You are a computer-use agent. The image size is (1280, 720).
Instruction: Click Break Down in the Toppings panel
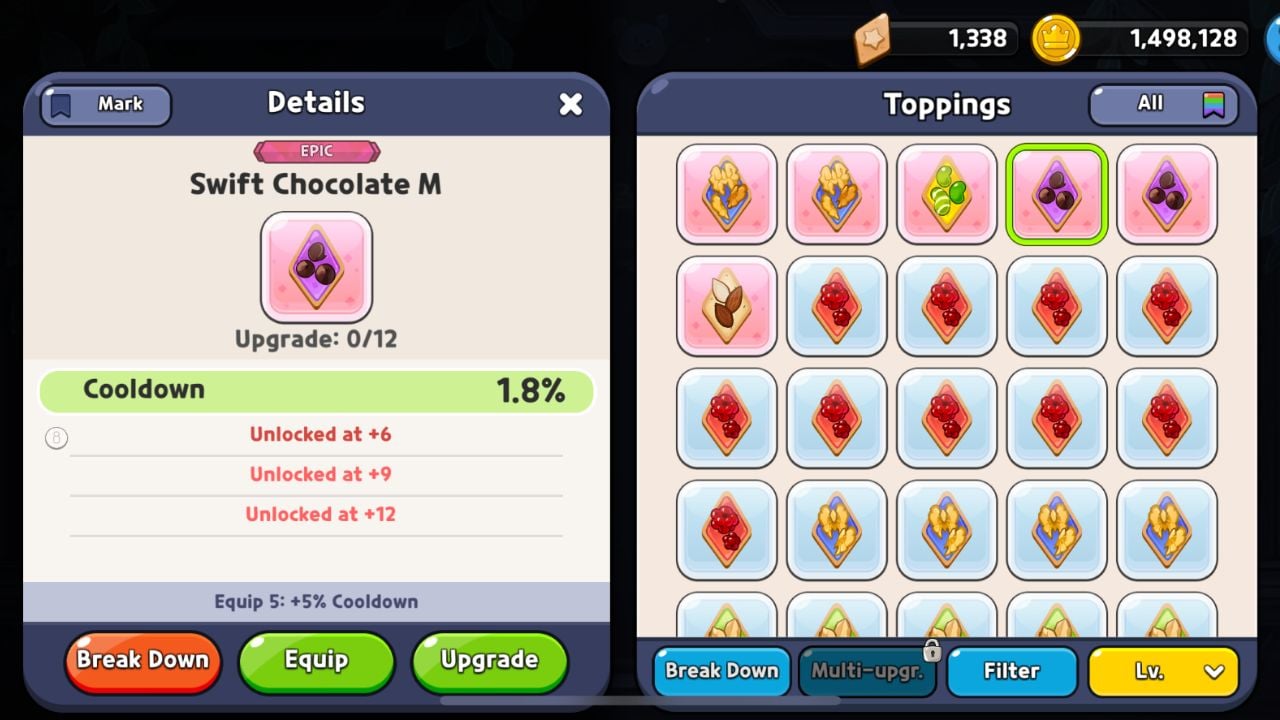(x=722, y=671)
